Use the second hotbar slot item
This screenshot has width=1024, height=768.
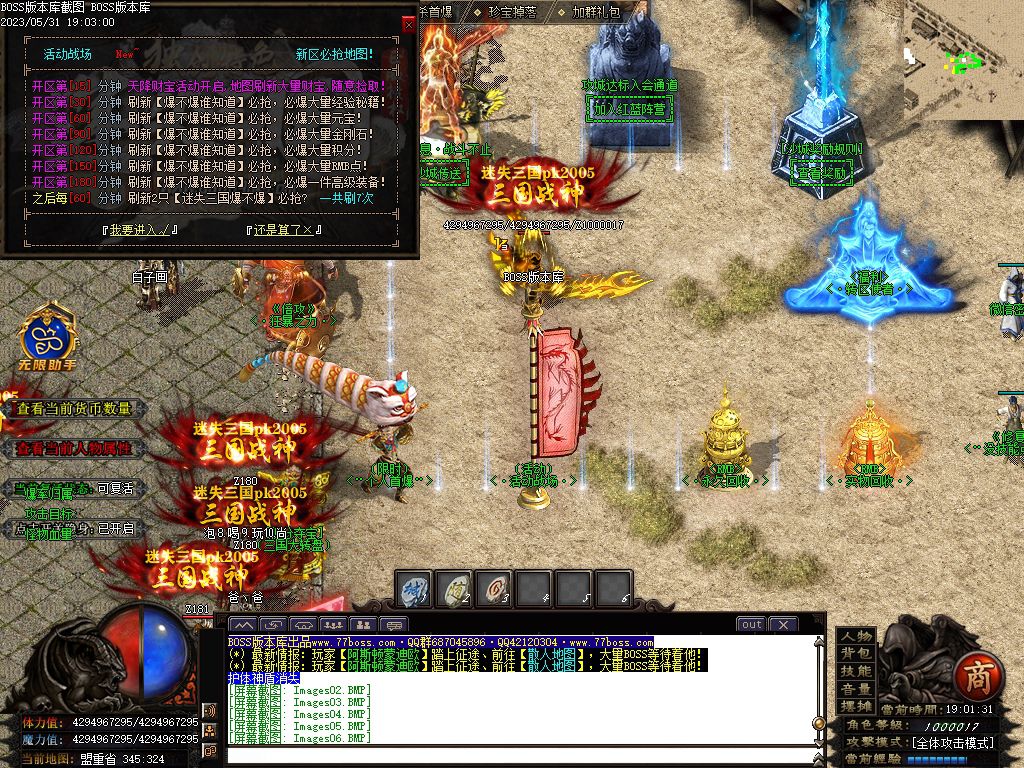455,589
